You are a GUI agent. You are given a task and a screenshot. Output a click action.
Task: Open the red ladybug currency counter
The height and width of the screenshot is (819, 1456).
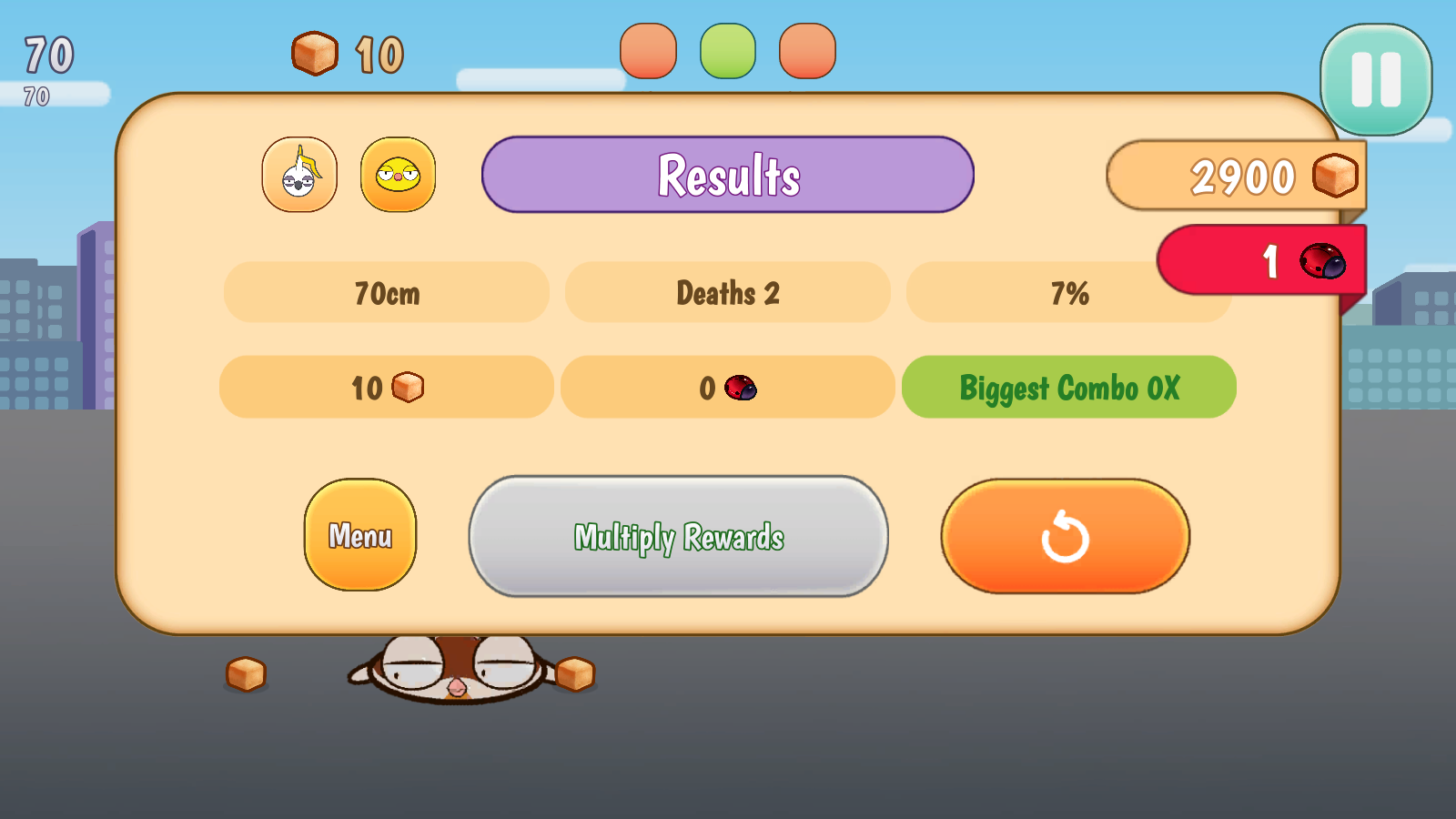(x=1262, y=261)
